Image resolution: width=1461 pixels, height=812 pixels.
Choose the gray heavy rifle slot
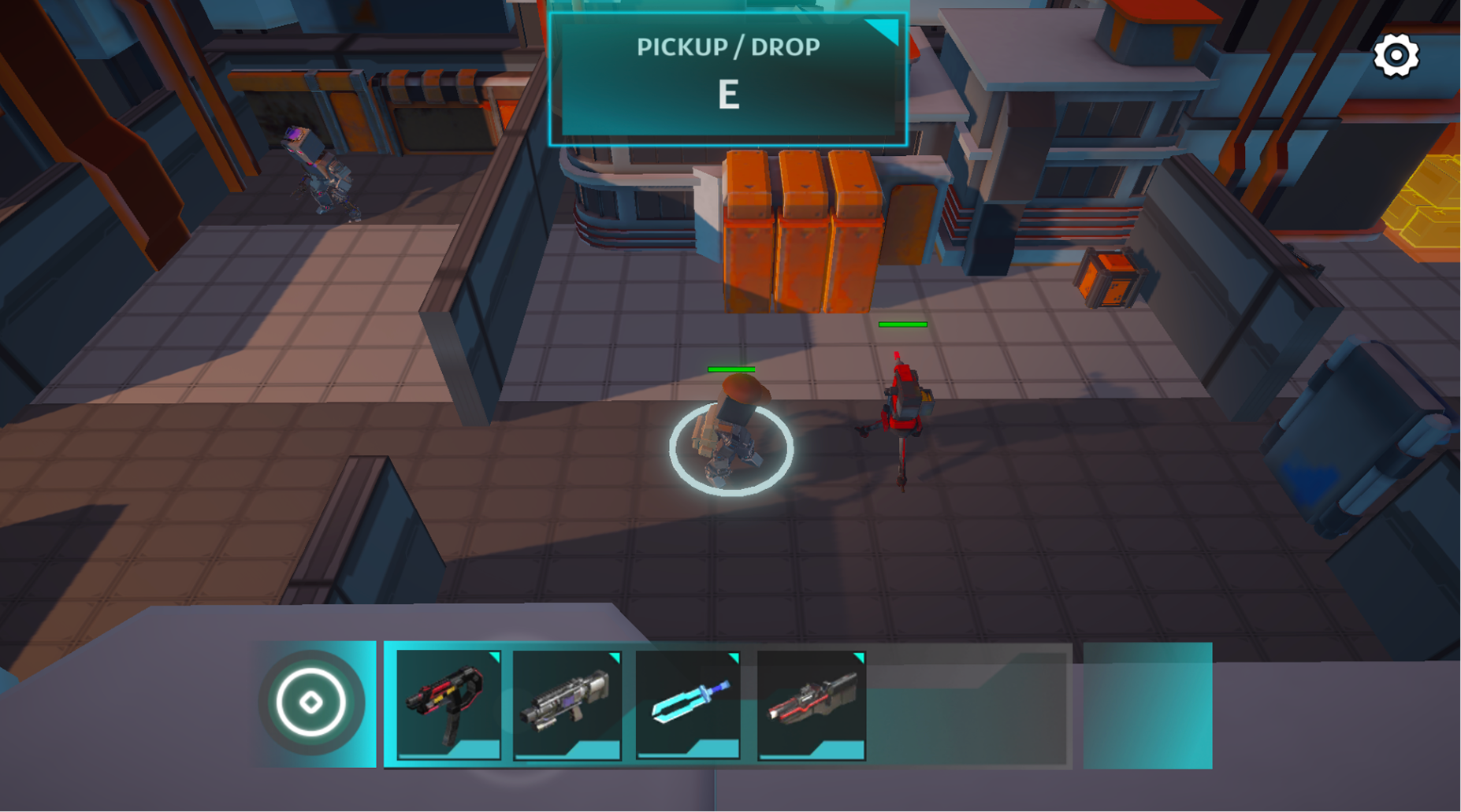point(567,704)
